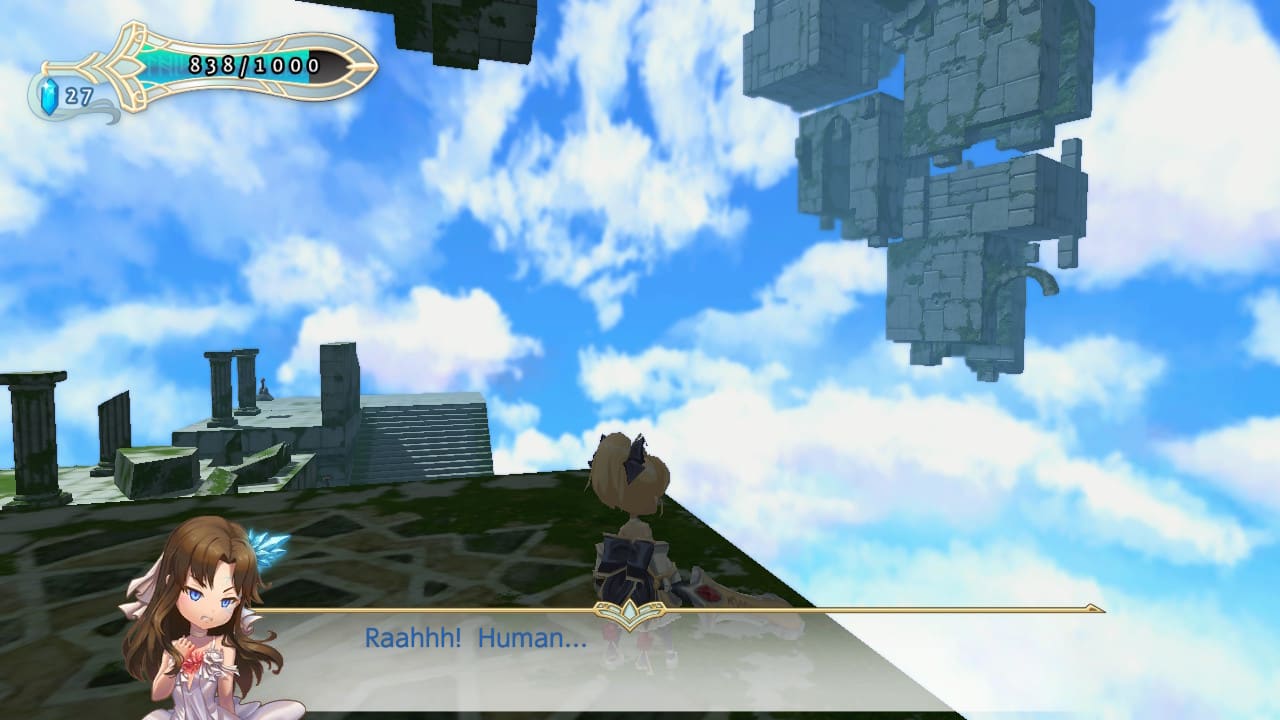
Task: Click the 838/1000 health value text
Action: pos(253,64)
